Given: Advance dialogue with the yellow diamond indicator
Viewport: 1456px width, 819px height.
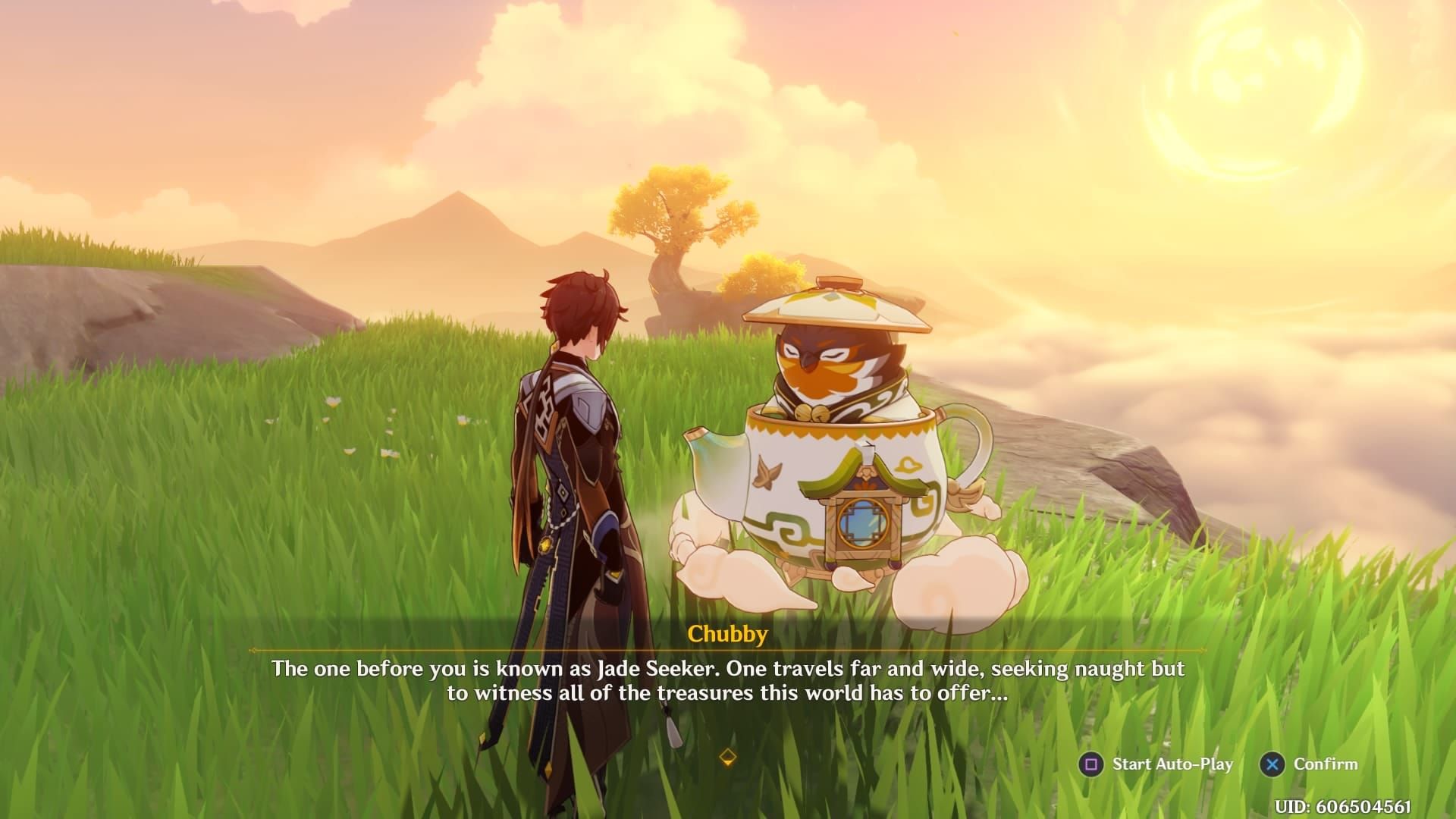Looking at the screenshot, I should 727,757.
